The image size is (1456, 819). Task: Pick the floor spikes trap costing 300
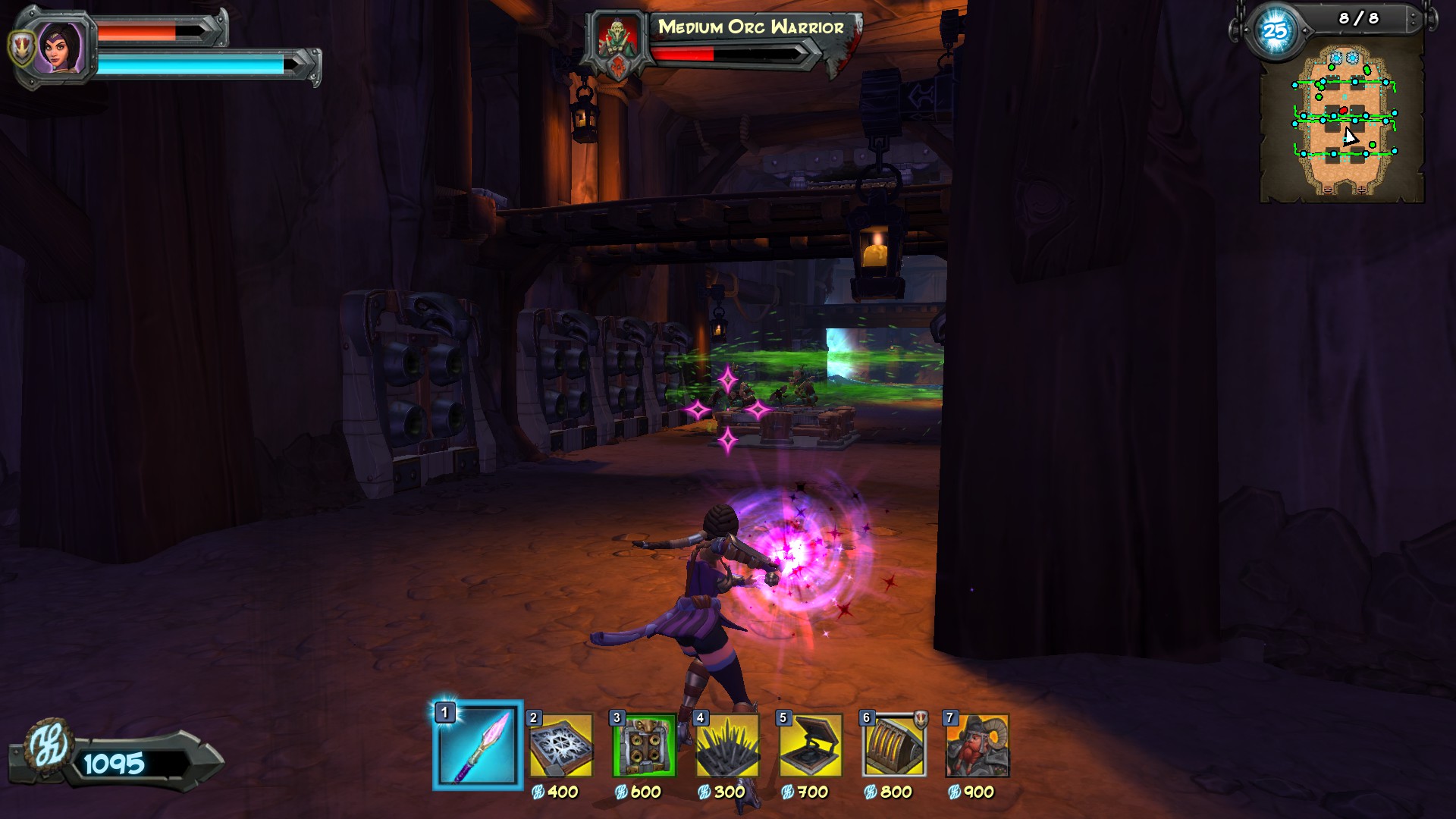click(727, 745)
